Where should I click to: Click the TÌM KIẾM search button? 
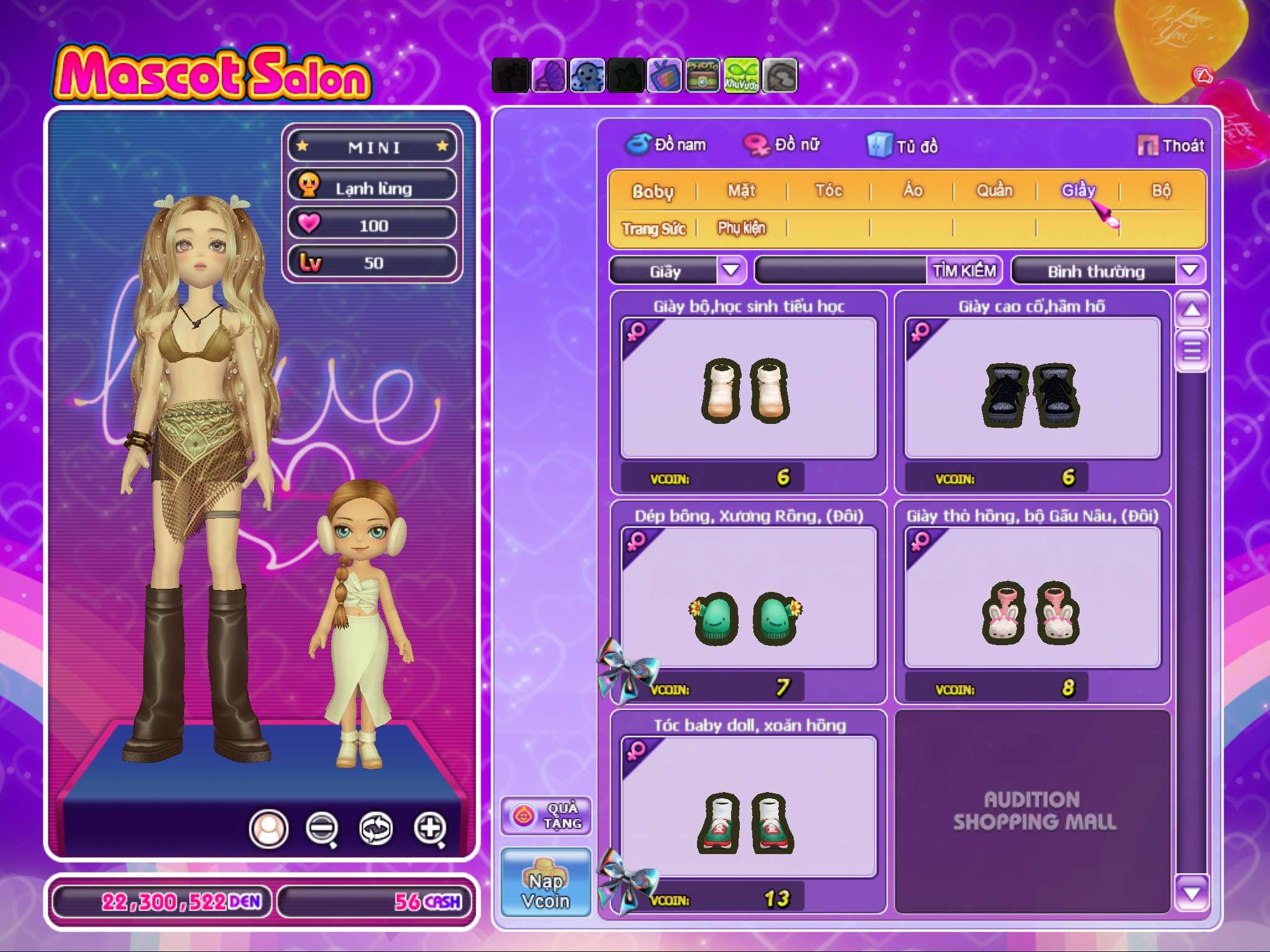pos(964,271)
